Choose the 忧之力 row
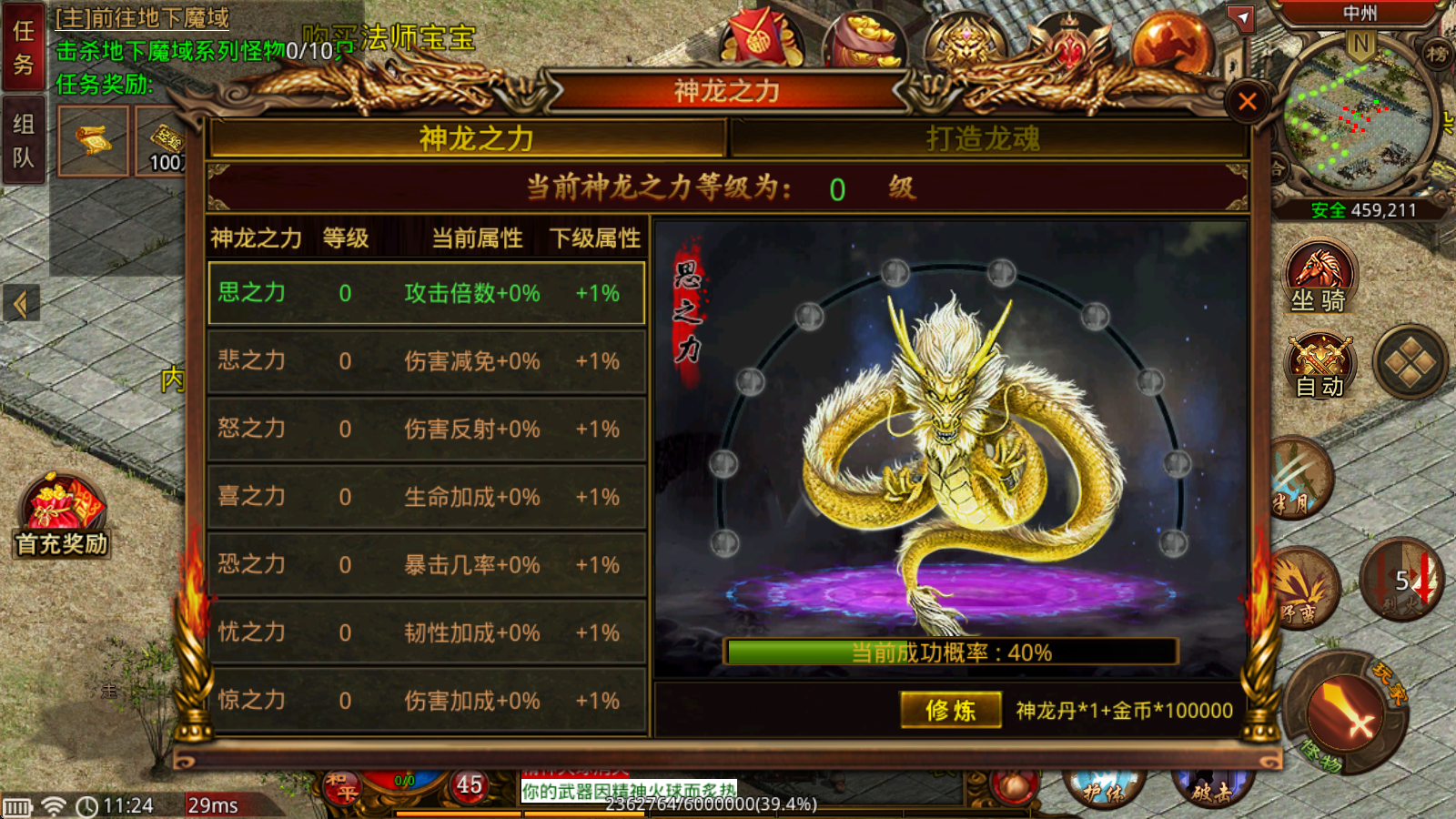1456x819 pixels. (x=426, y=632)
